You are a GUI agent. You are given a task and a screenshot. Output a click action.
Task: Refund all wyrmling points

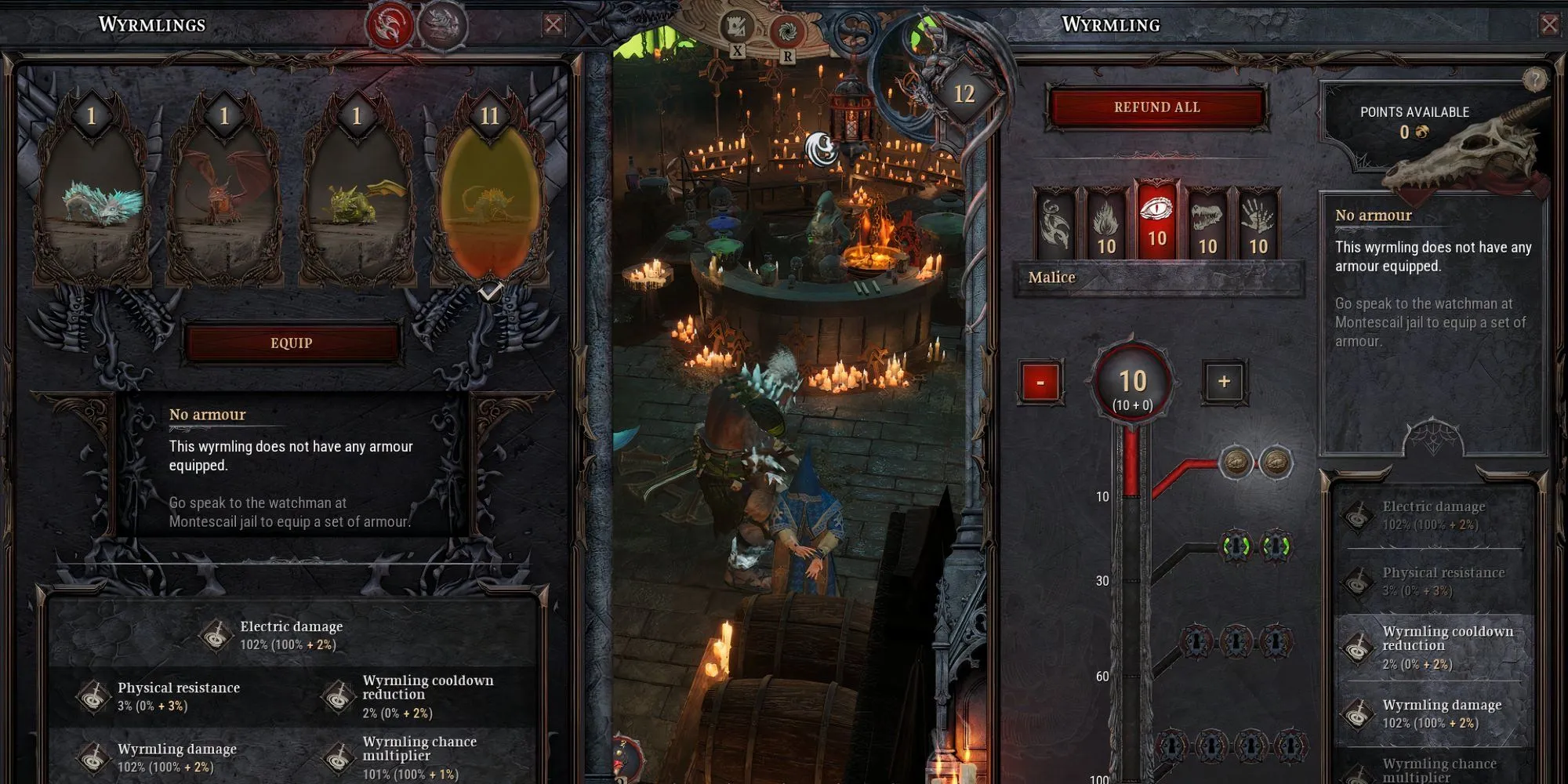1156,107
